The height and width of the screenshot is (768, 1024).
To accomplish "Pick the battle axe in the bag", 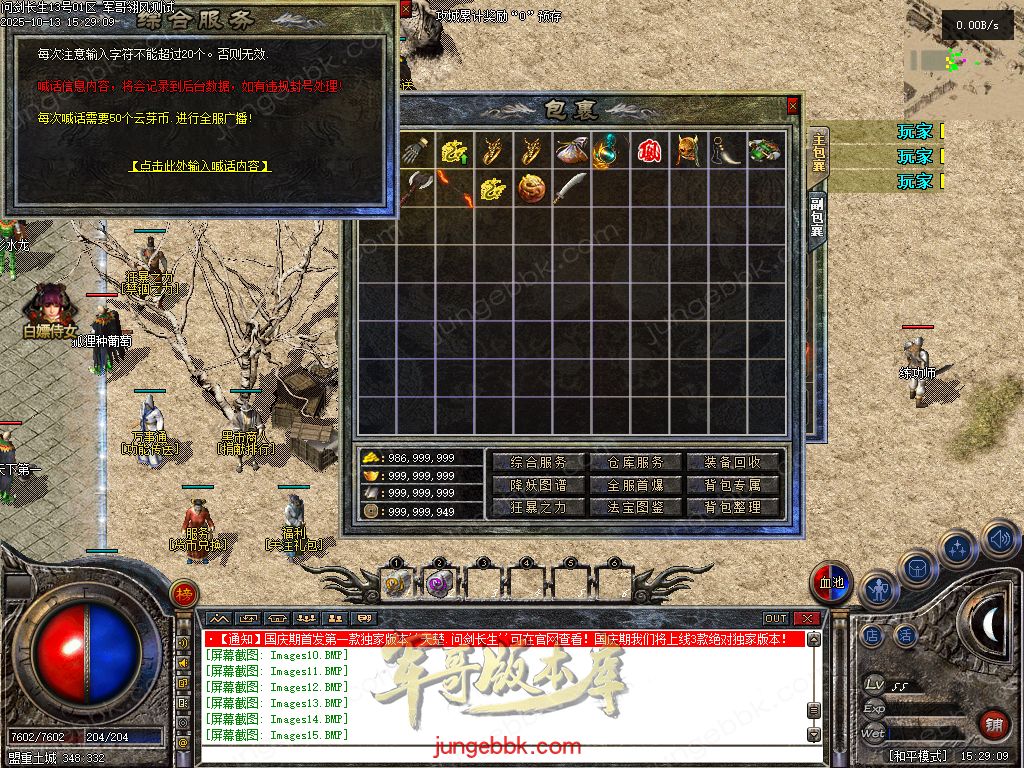I will pos(415,188).
